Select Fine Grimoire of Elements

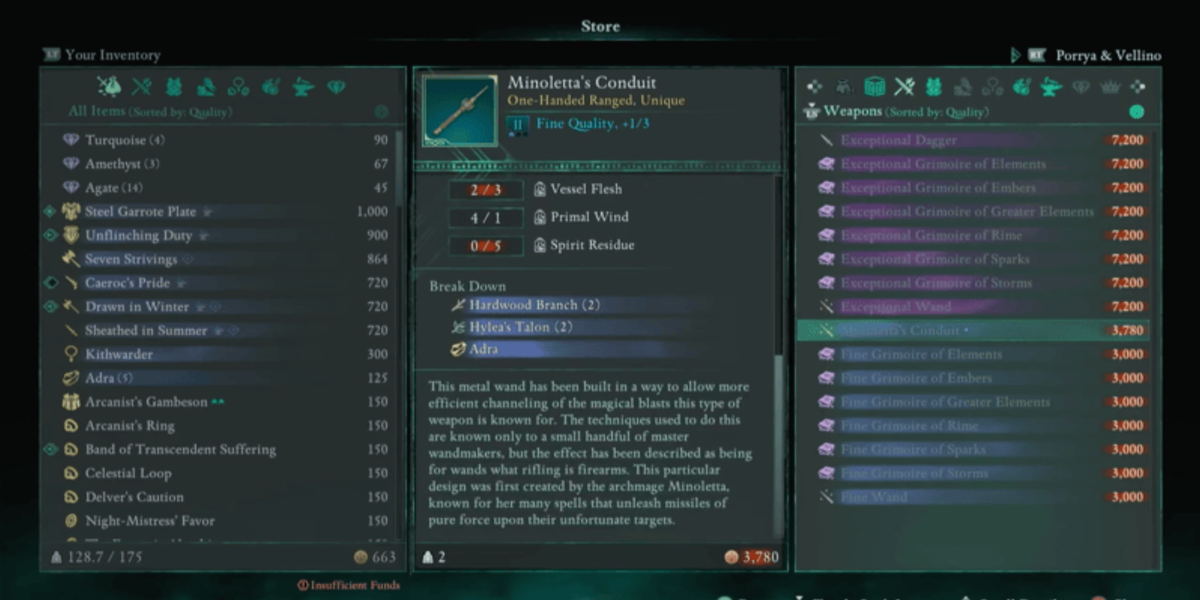point(920,354)
